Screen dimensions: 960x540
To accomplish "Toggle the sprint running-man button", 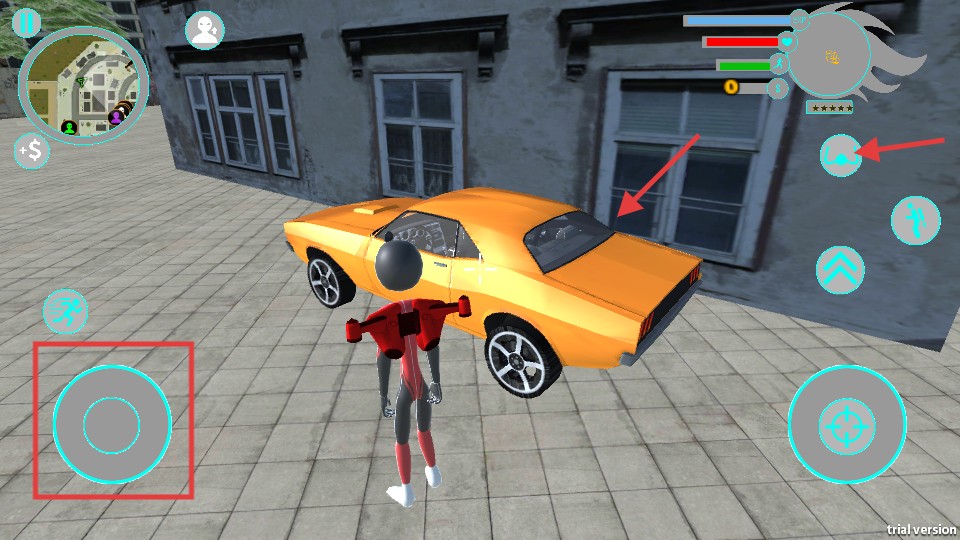I will point(66,312).
